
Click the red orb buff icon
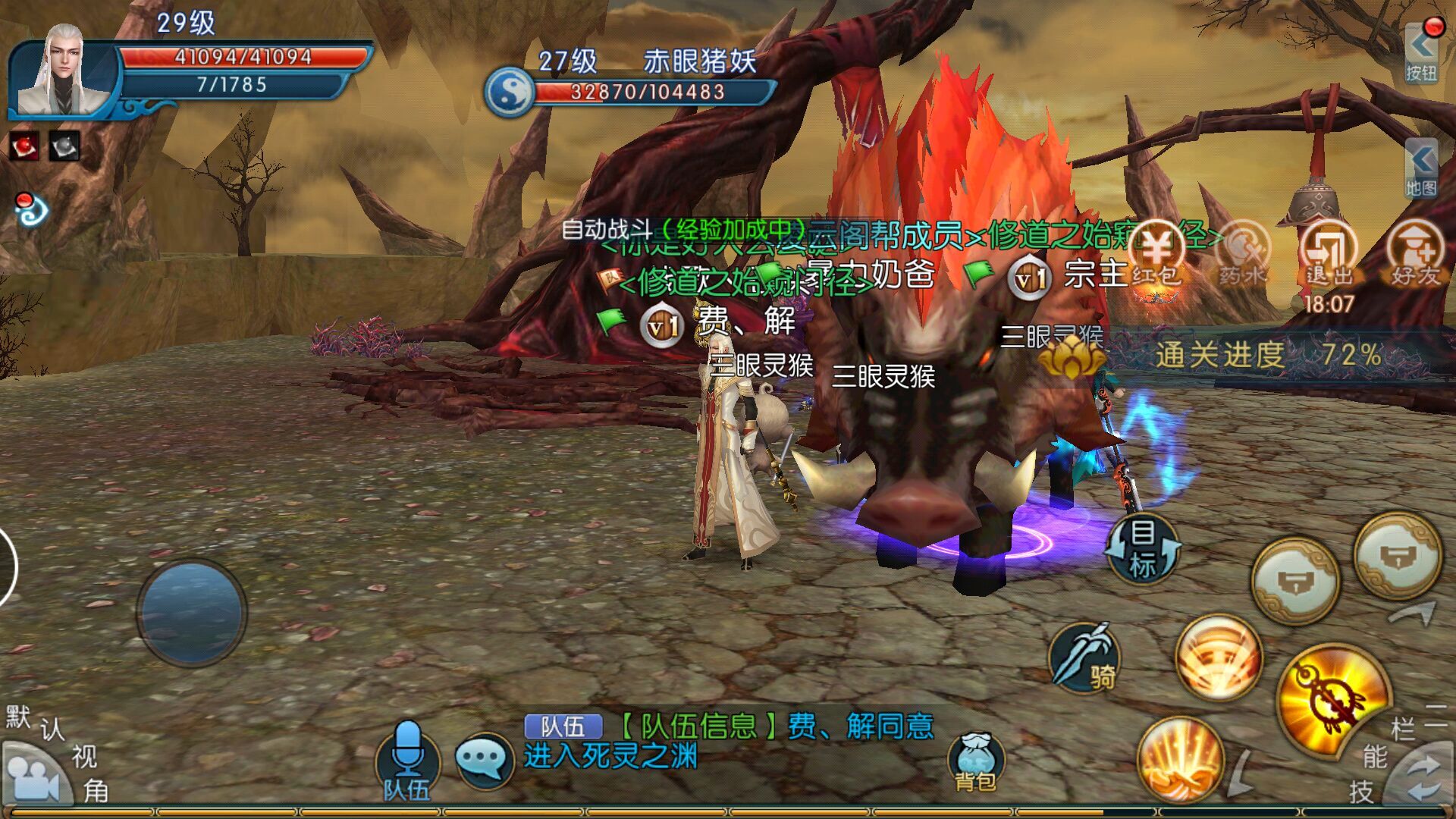tap(24, 145)
